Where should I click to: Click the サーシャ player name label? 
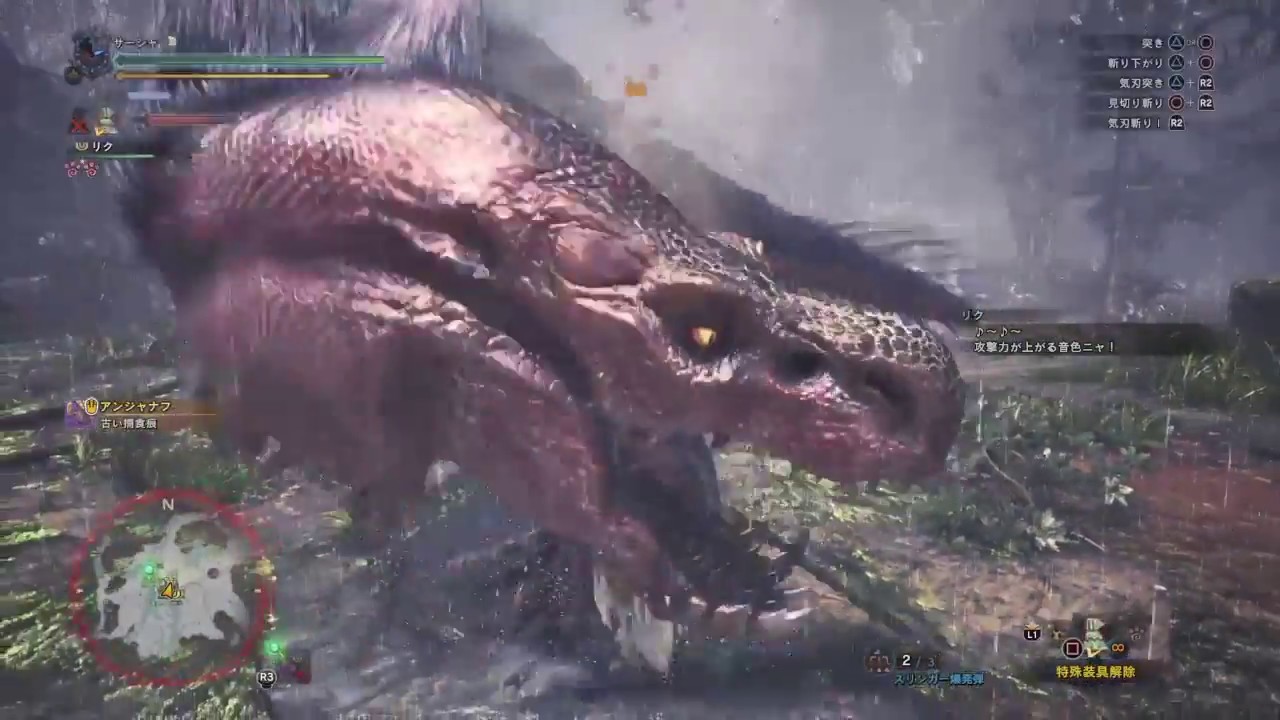135,42
